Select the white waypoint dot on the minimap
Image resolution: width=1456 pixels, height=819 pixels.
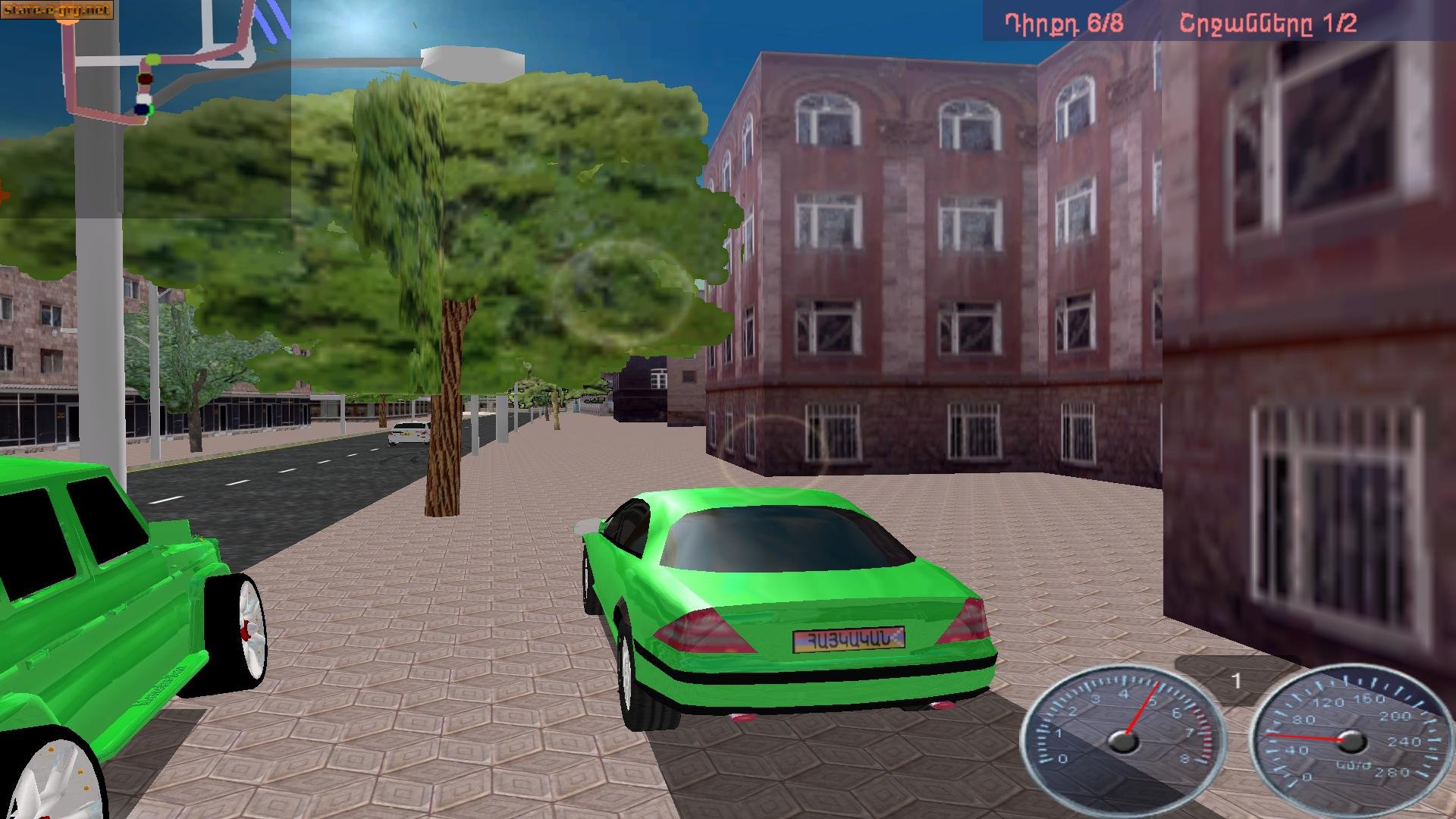click(145, 99)
